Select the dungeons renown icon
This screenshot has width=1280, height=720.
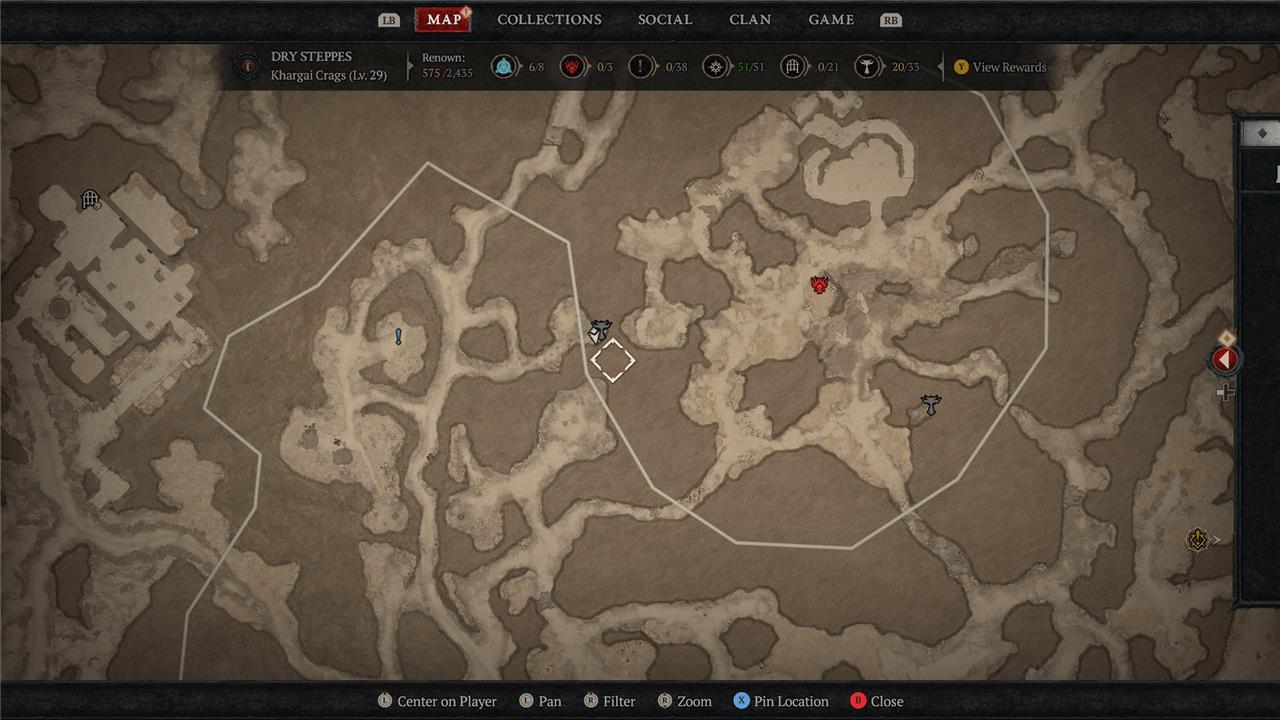tap(793, 67)
